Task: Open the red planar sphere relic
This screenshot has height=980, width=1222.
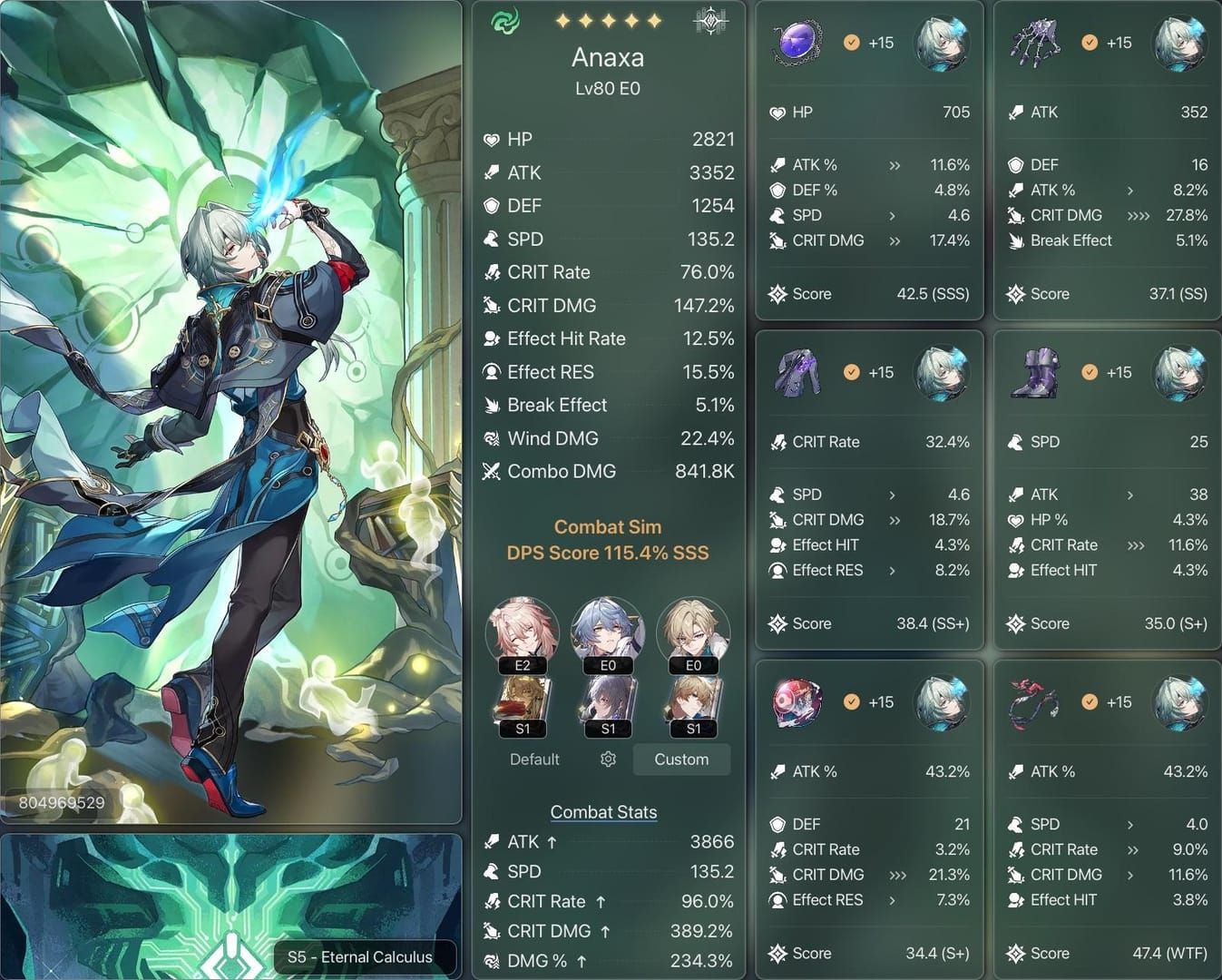Action: [x=797, y=702]
